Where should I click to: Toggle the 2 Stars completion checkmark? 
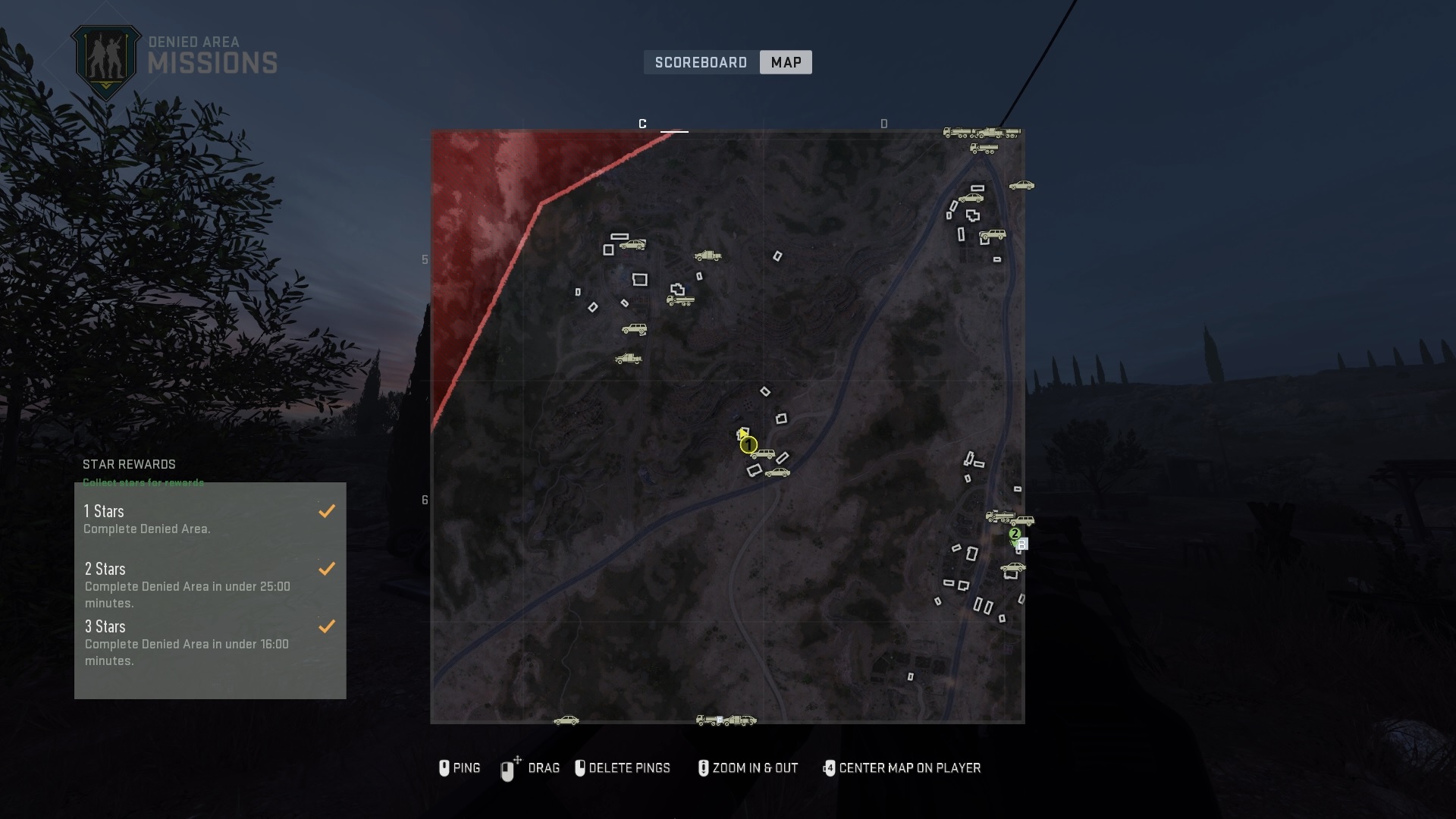pos(327,569)
